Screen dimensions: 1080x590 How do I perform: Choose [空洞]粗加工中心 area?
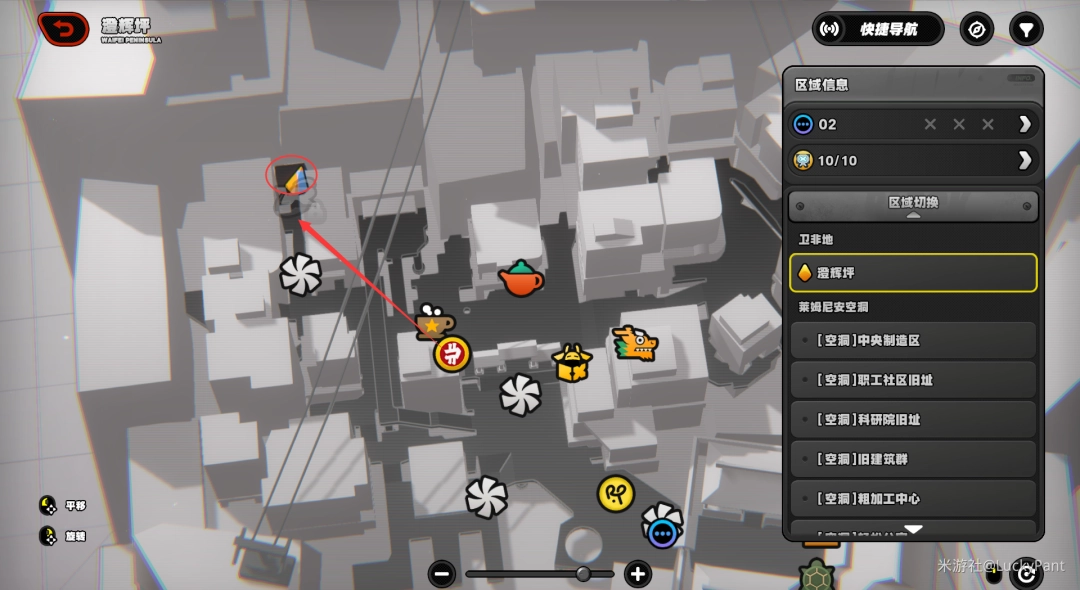click(x=913, y=498)
